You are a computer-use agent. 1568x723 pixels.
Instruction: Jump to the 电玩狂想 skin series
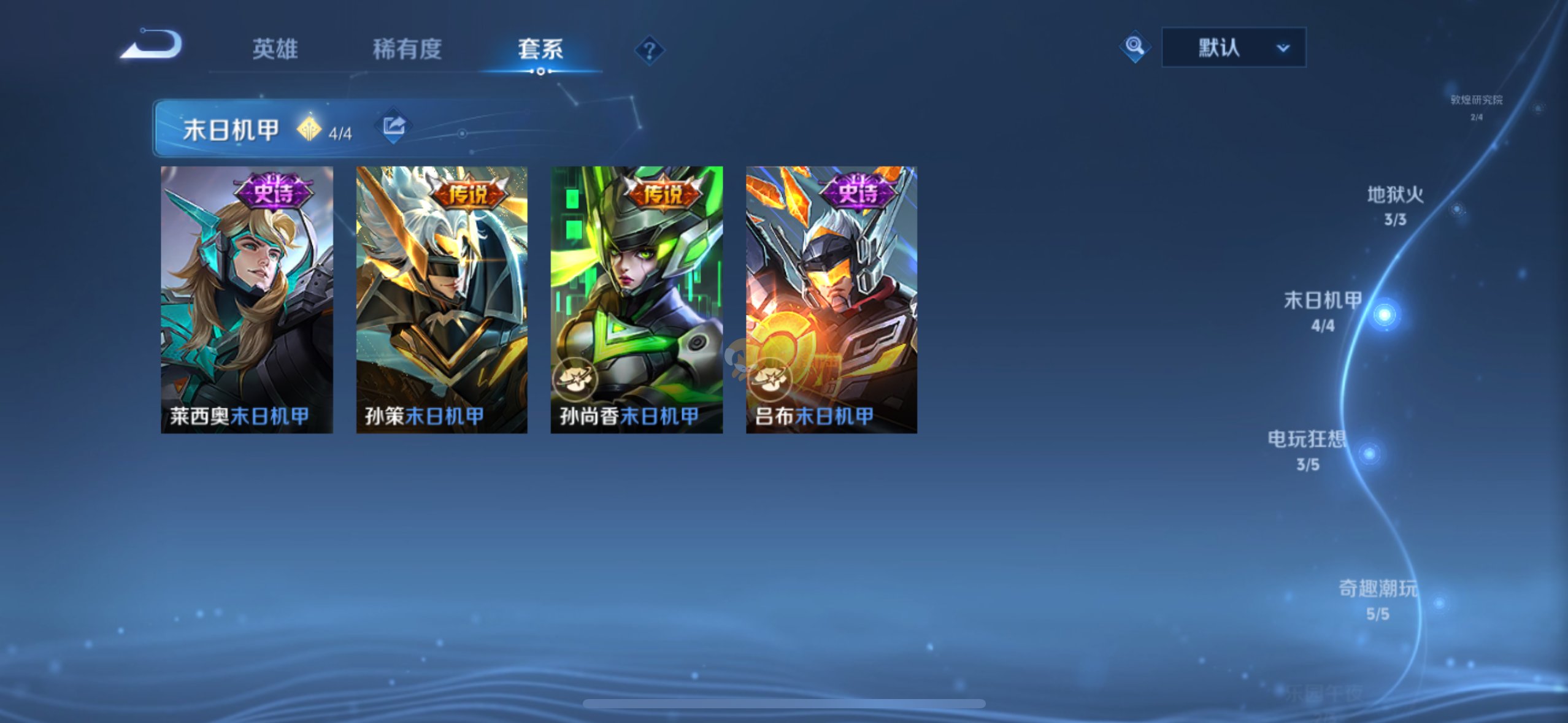[x=1308, y=449]
